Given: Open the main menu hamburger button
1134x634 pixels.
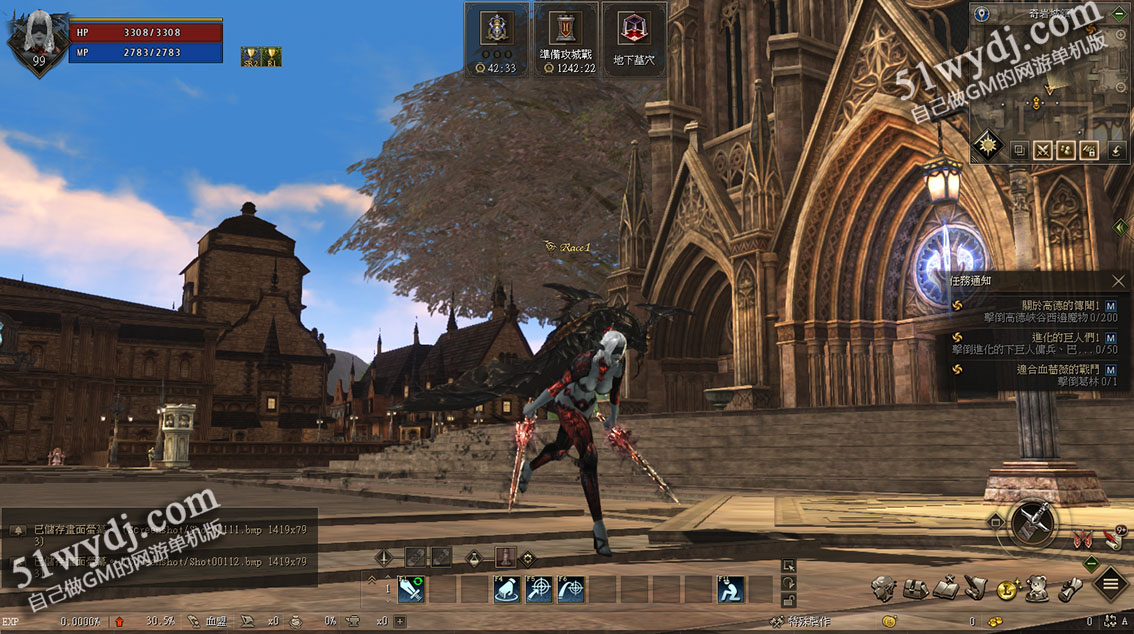Looking at the screenshot, I should click(1110, 583).
